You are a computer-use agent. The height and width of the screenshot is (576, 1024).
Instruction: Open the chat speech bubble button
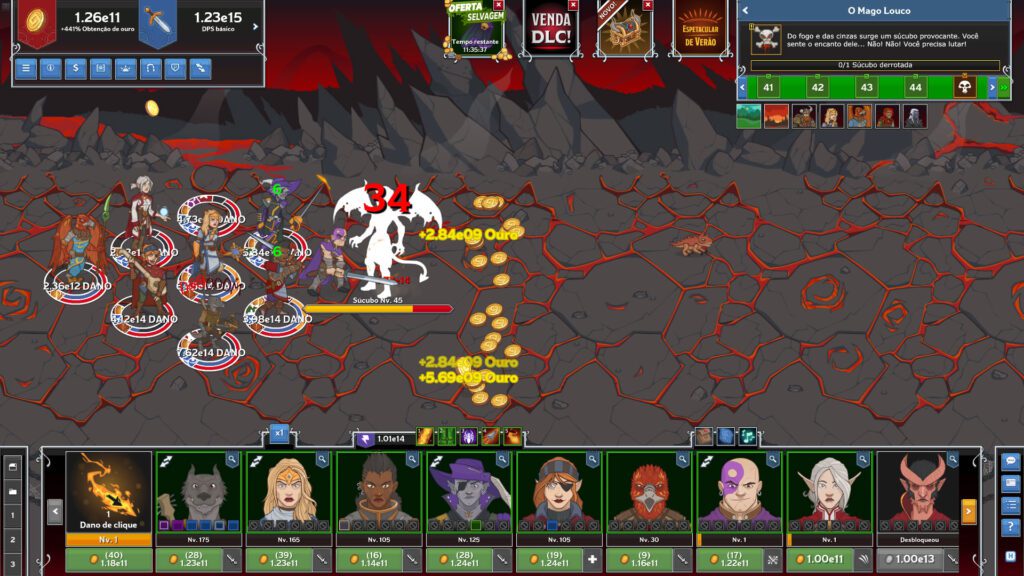click(1010, 462)
